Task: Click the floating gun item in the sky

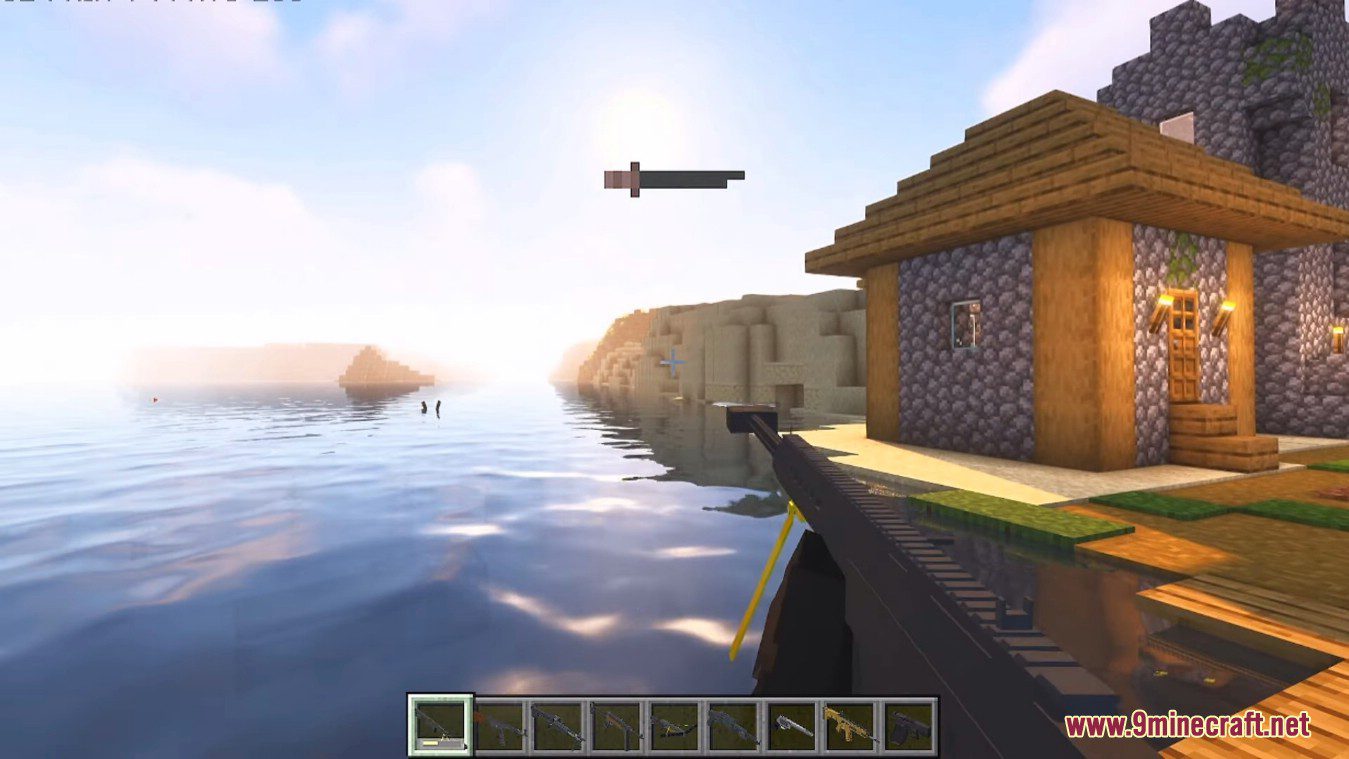Action: [x=675, y=176]
